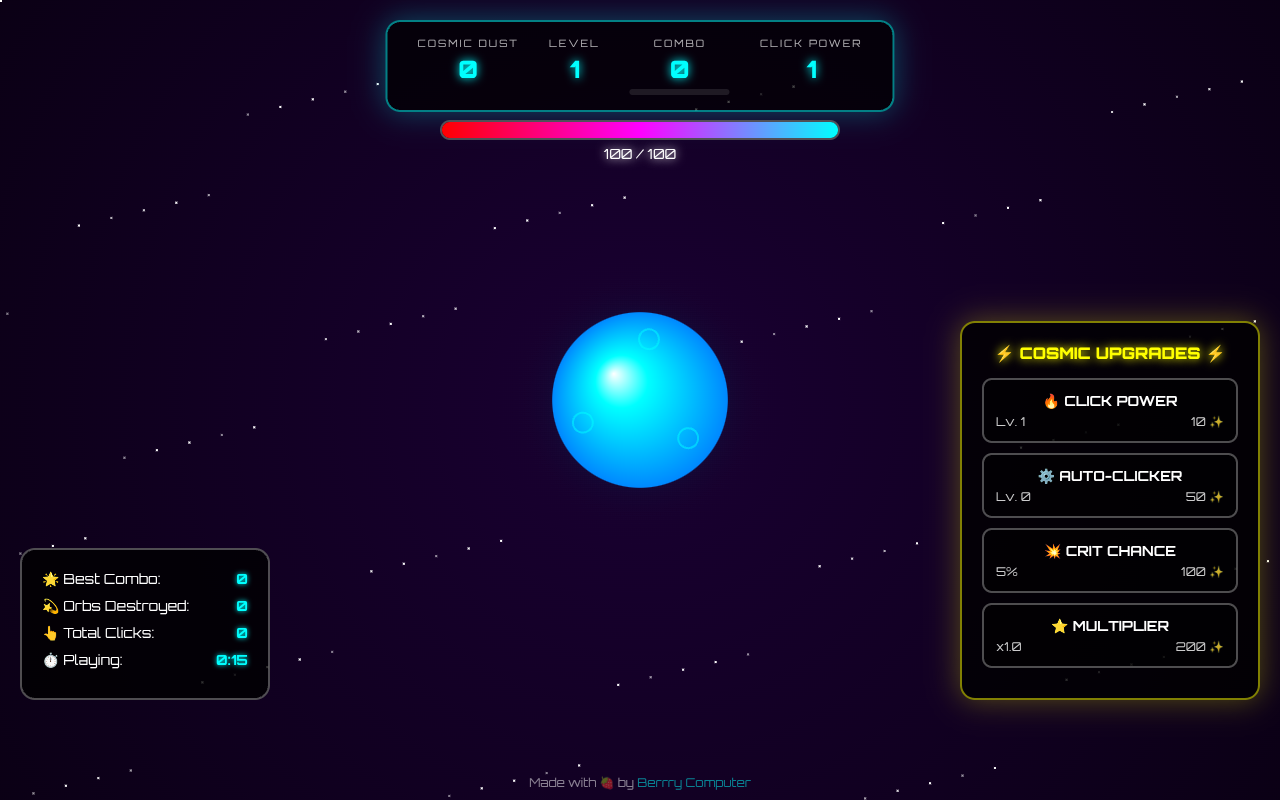Click the stopwatch icon beside Playing time

(49, 660)
